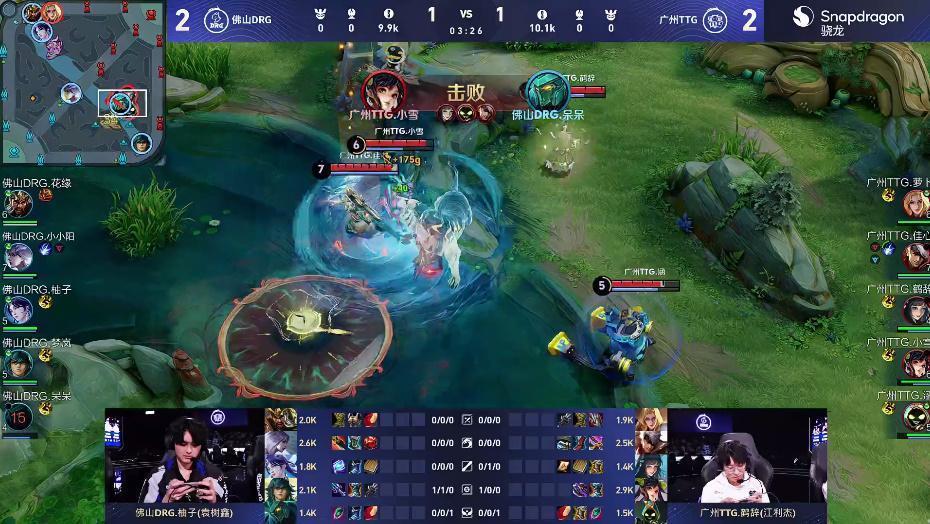Select the dead DRG.呆呆 portrait showing 15

click(19, 414)
